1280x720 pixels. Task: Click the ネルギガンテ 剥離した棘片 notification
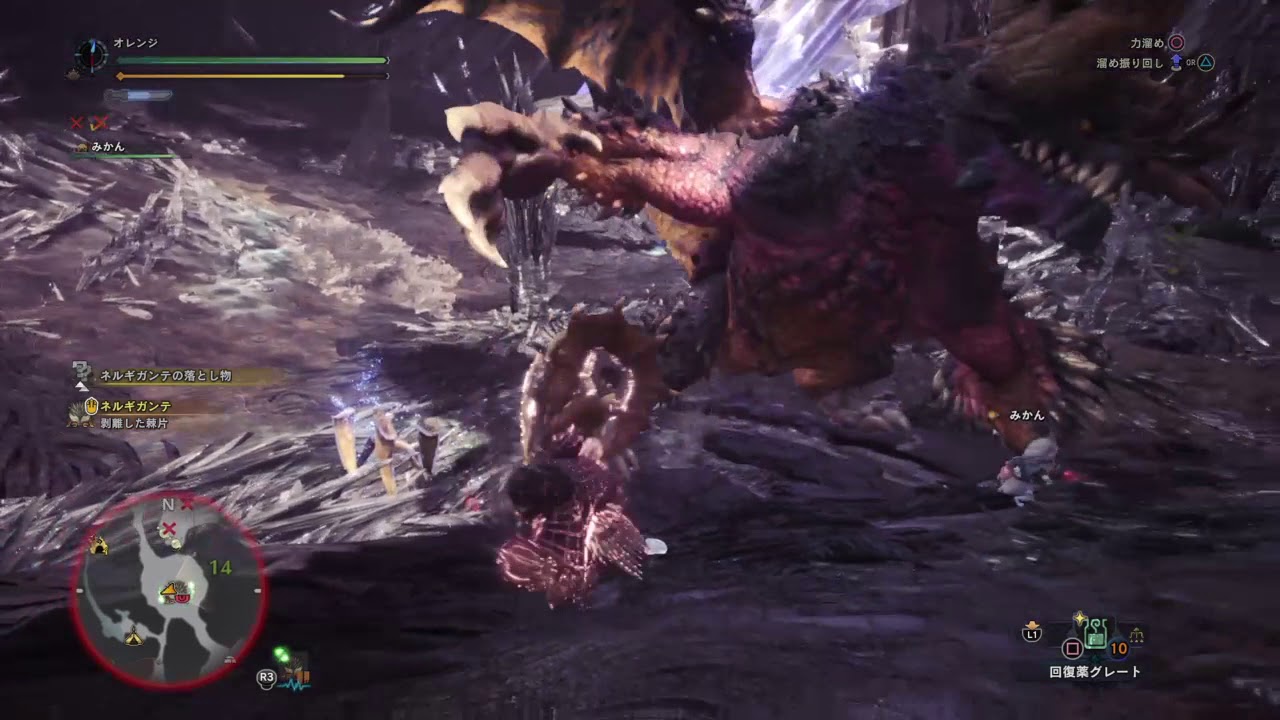[136, 414]
